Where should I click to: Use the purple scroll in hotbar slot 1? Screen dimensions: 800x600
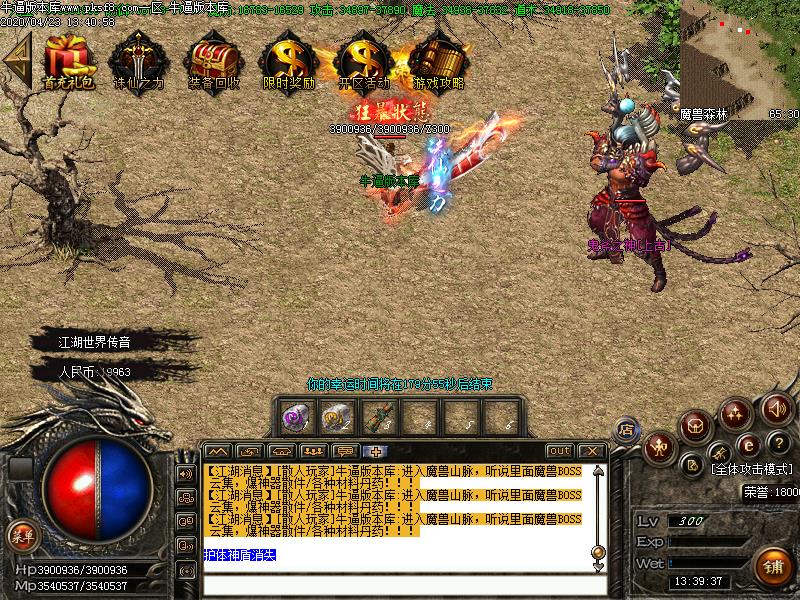point(293,415)
